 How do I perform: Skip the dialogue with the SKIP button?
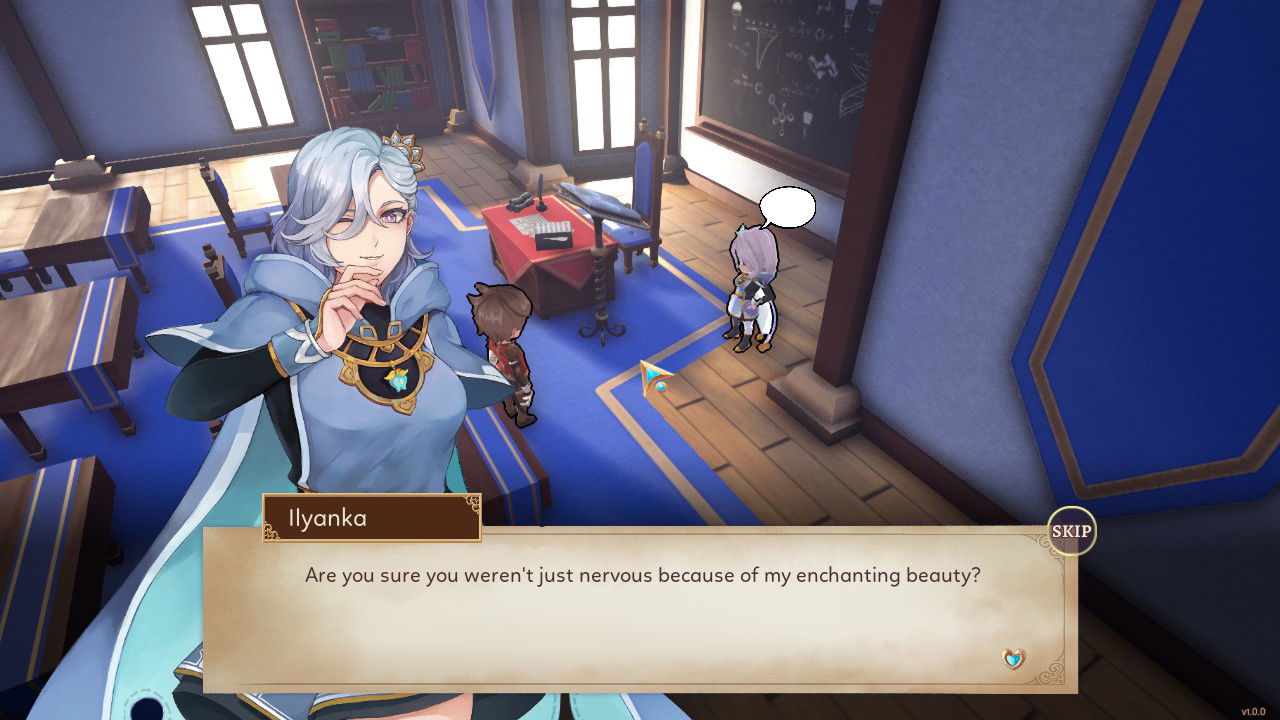1071,532
